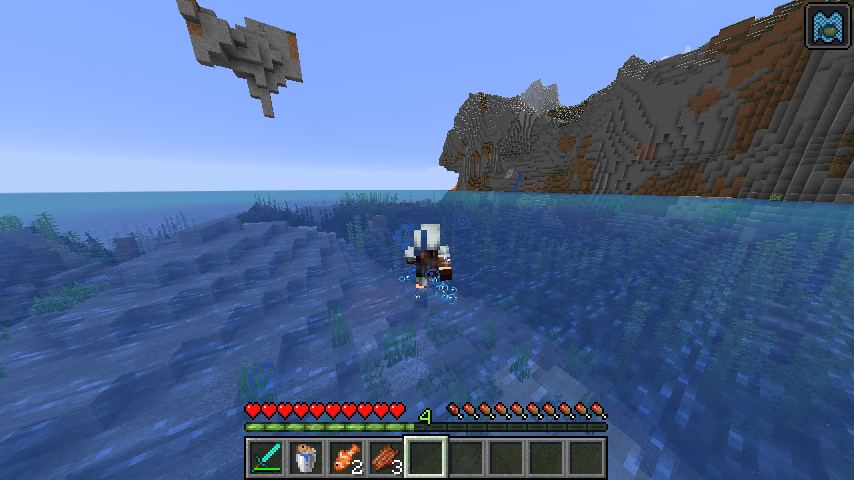
Task: Pick the raw salmon stack of three
Action: tap(385, 457)
